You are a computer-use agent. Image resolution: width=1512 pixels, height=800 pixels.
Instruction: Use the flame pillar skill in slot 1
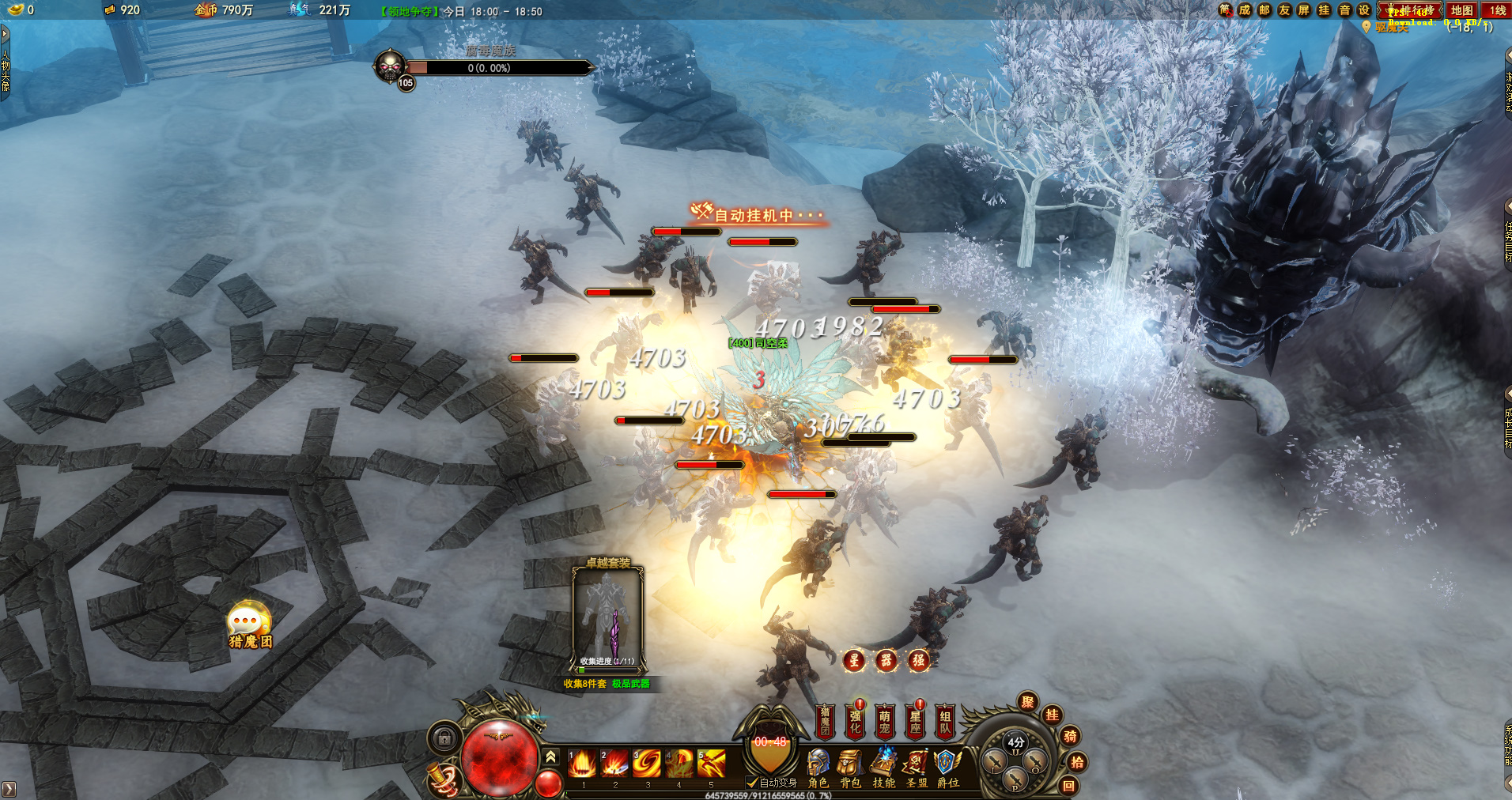(583, 764)
